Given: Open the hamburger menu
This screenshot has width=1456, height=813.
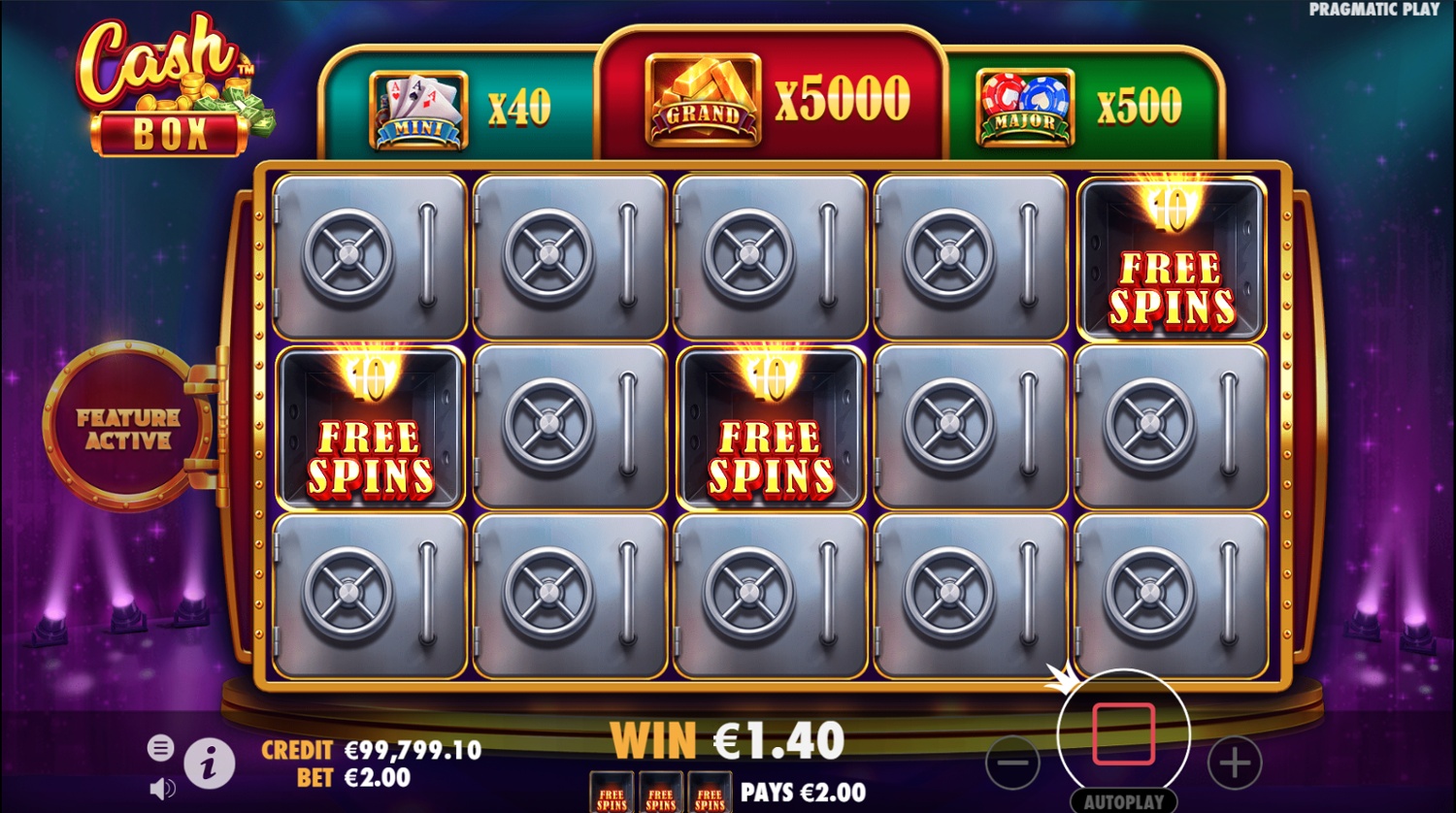Looking at the screenshot, I should pos(161,747).
